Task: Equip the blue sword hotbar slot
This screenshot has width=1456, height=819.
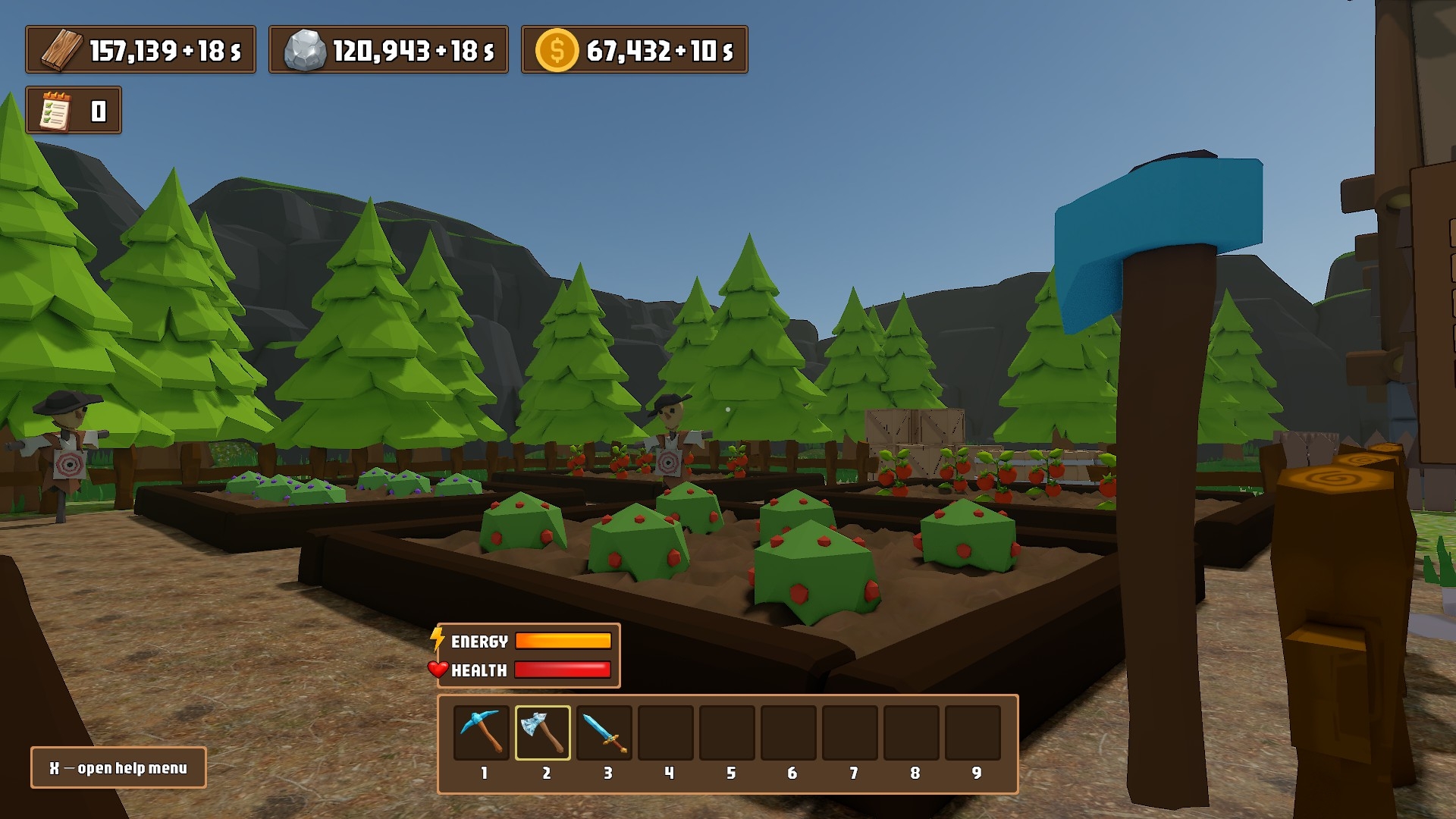Action: point(604,732)
